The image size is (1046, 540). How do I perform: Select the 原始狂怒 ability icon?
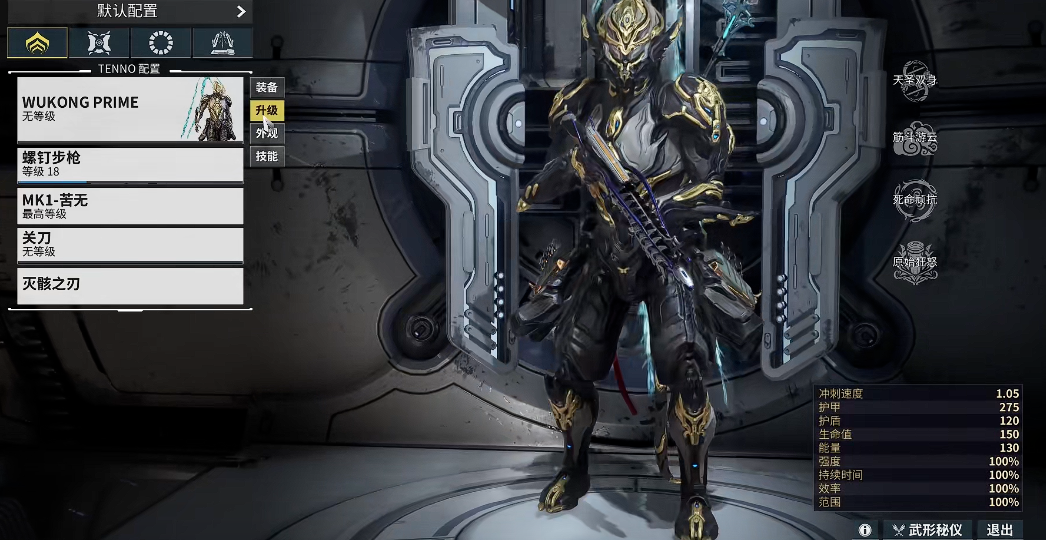pos(915,262)
